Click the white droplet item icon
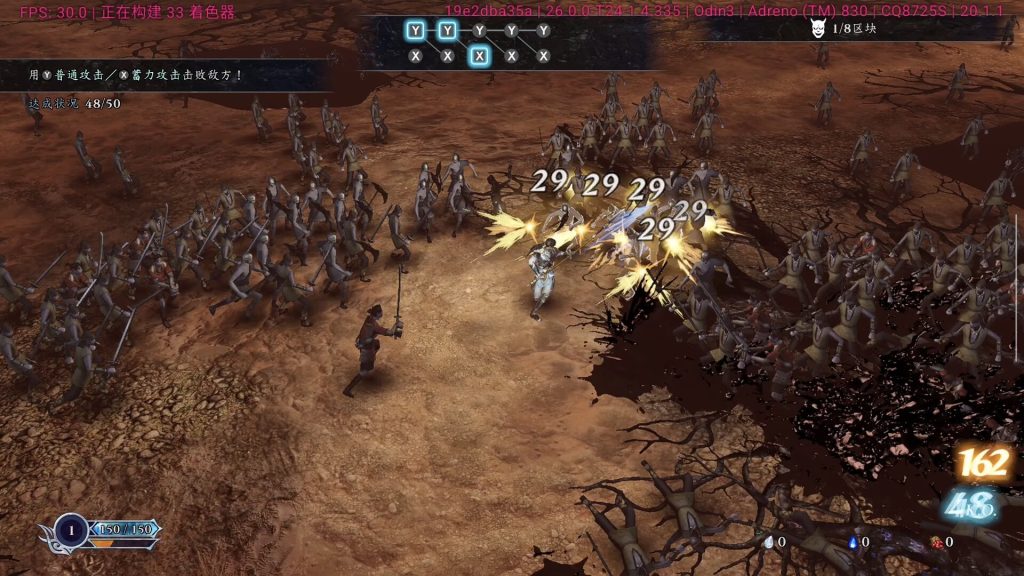Viewport: 1024px width, 576px height. 769,542
